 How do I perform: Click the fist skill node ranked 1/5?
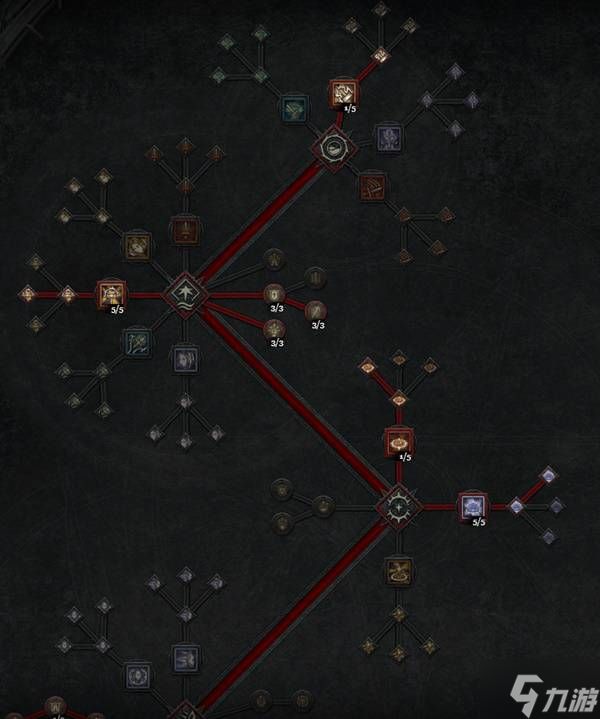coord(343,94)
